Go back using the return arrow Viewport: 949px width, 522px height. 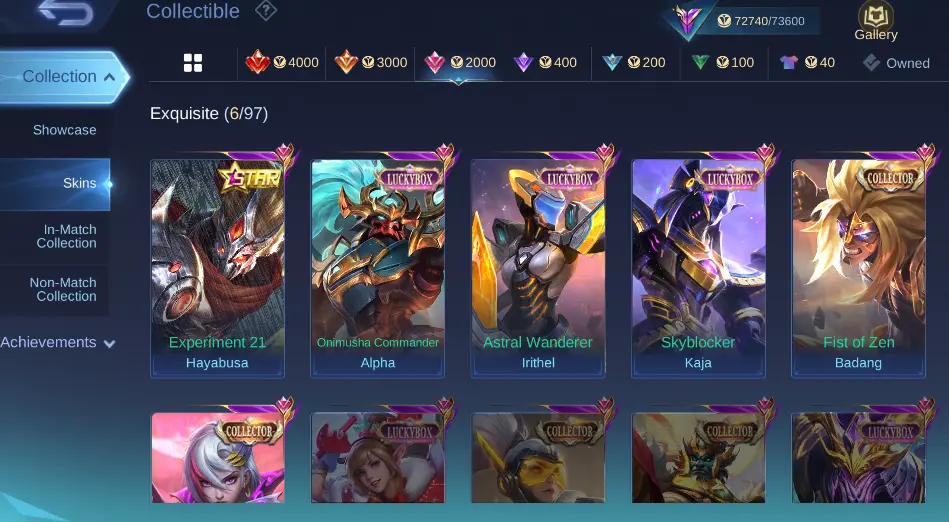coord(66,14)
